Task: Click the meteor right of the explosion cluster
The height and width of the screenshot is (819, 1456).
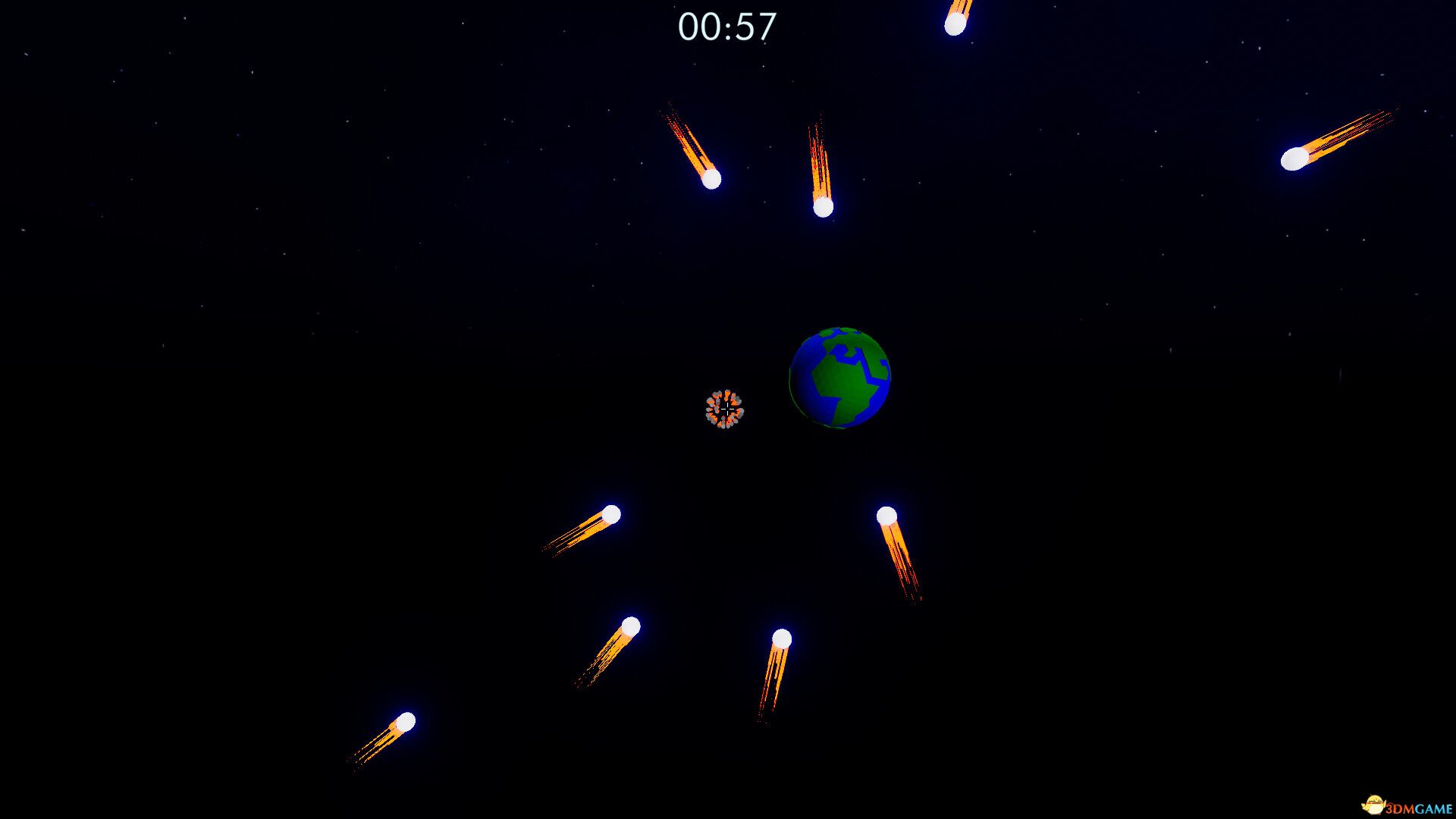Action: 887,515
